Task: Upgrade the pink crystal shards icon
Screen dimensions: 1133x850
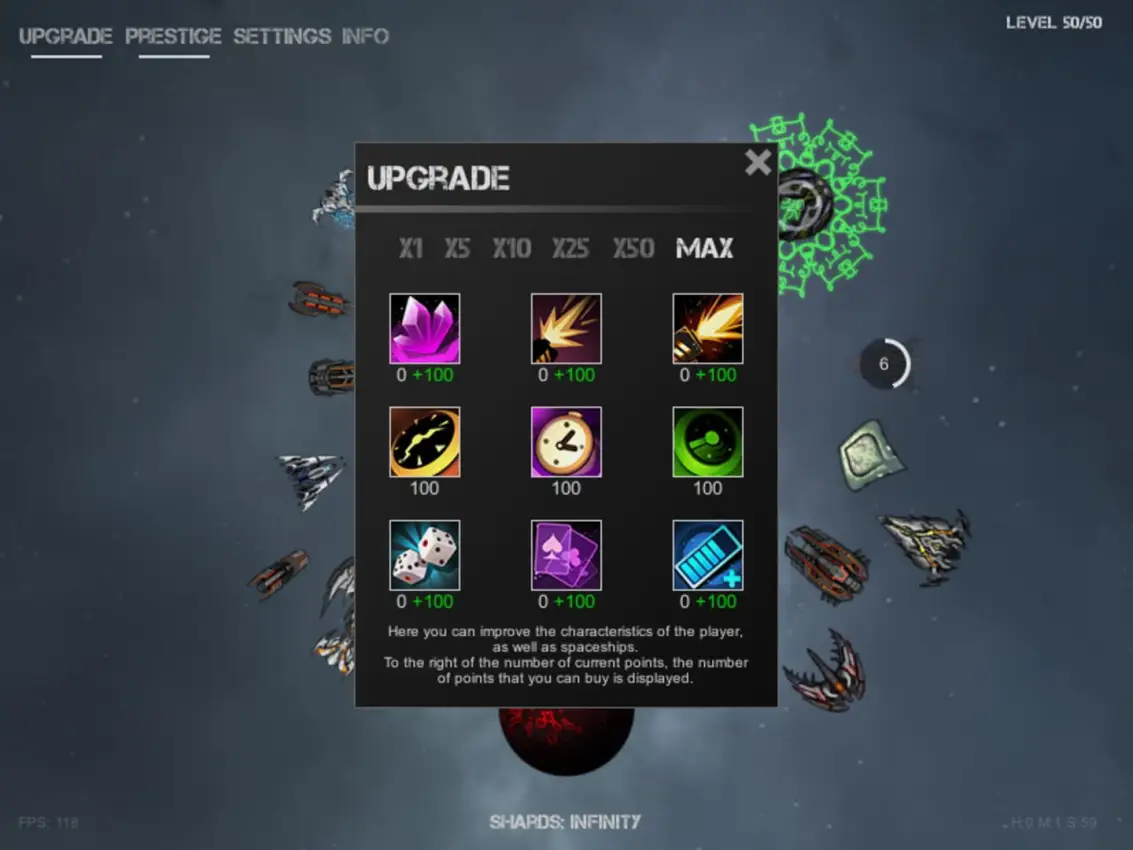Action: coord(425,328)
